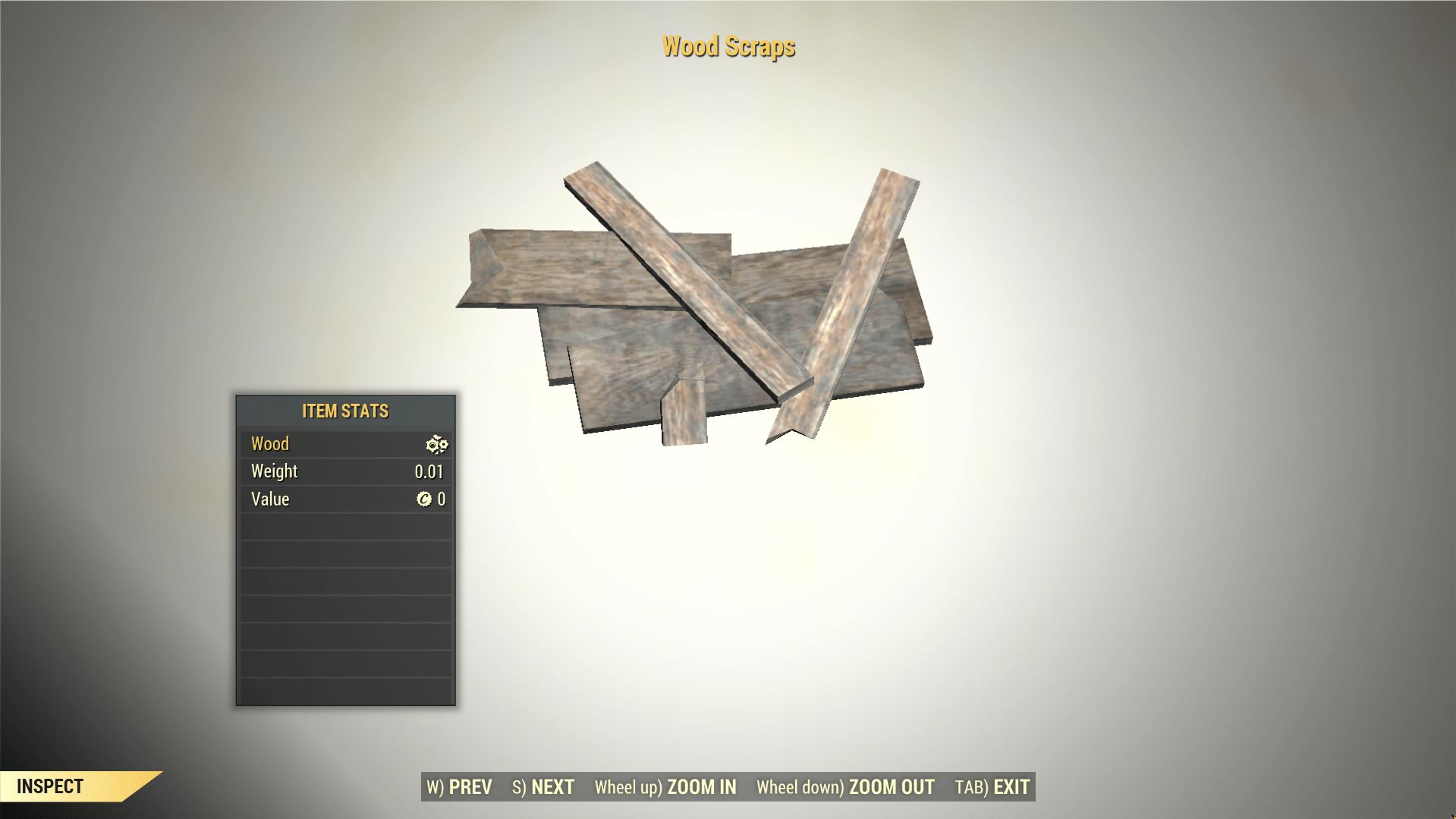The width and height of the screenshot is (1456, 819).
Task: Click the scrap component gears icon beside Wood
Action: 436,444
